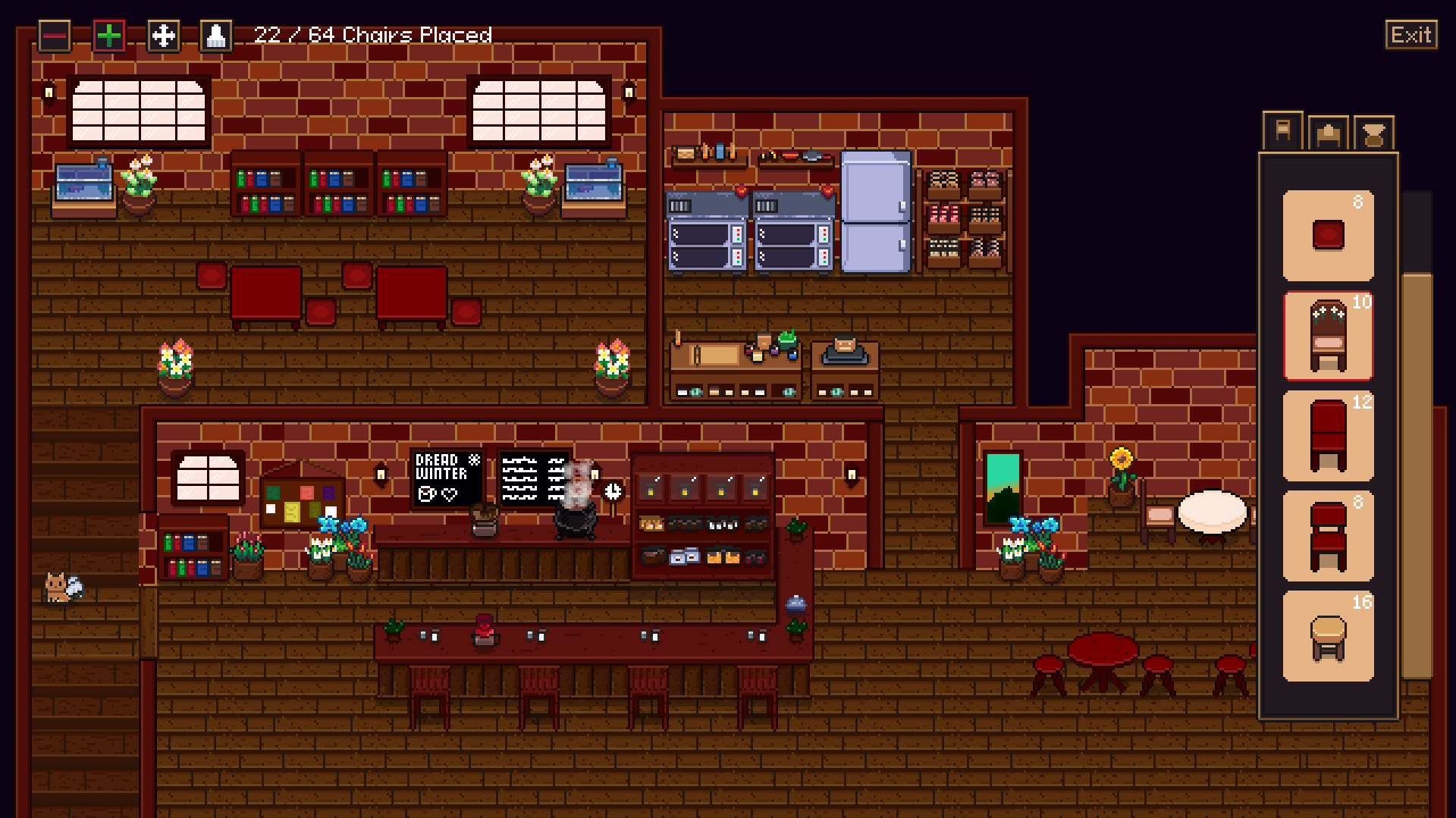The image size is (1456, 818).
Task: Exit the furniture placement mode
Action: tap(1410, 35)
